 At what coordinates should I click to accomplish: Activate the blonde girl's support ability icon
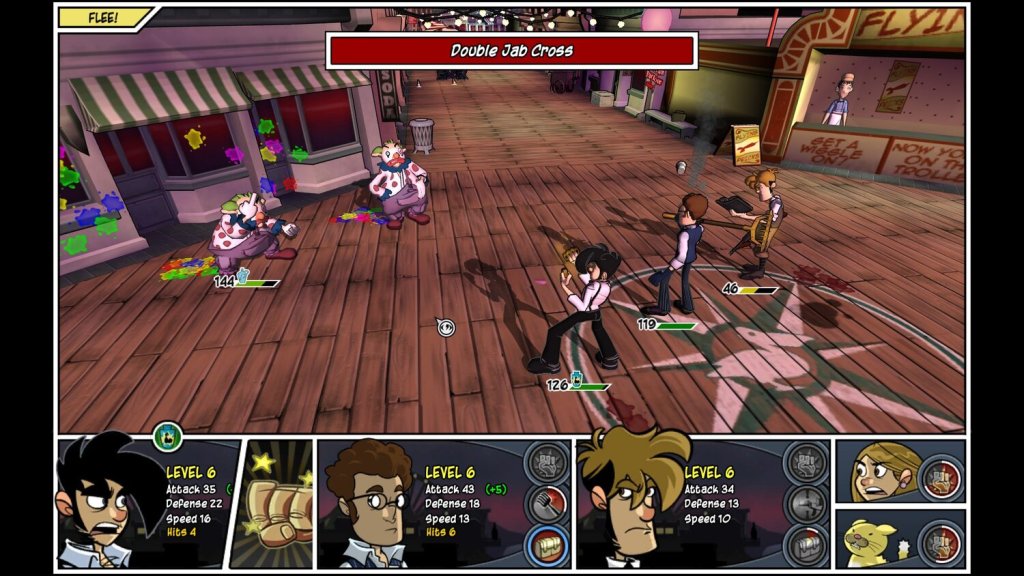(940, 475)
